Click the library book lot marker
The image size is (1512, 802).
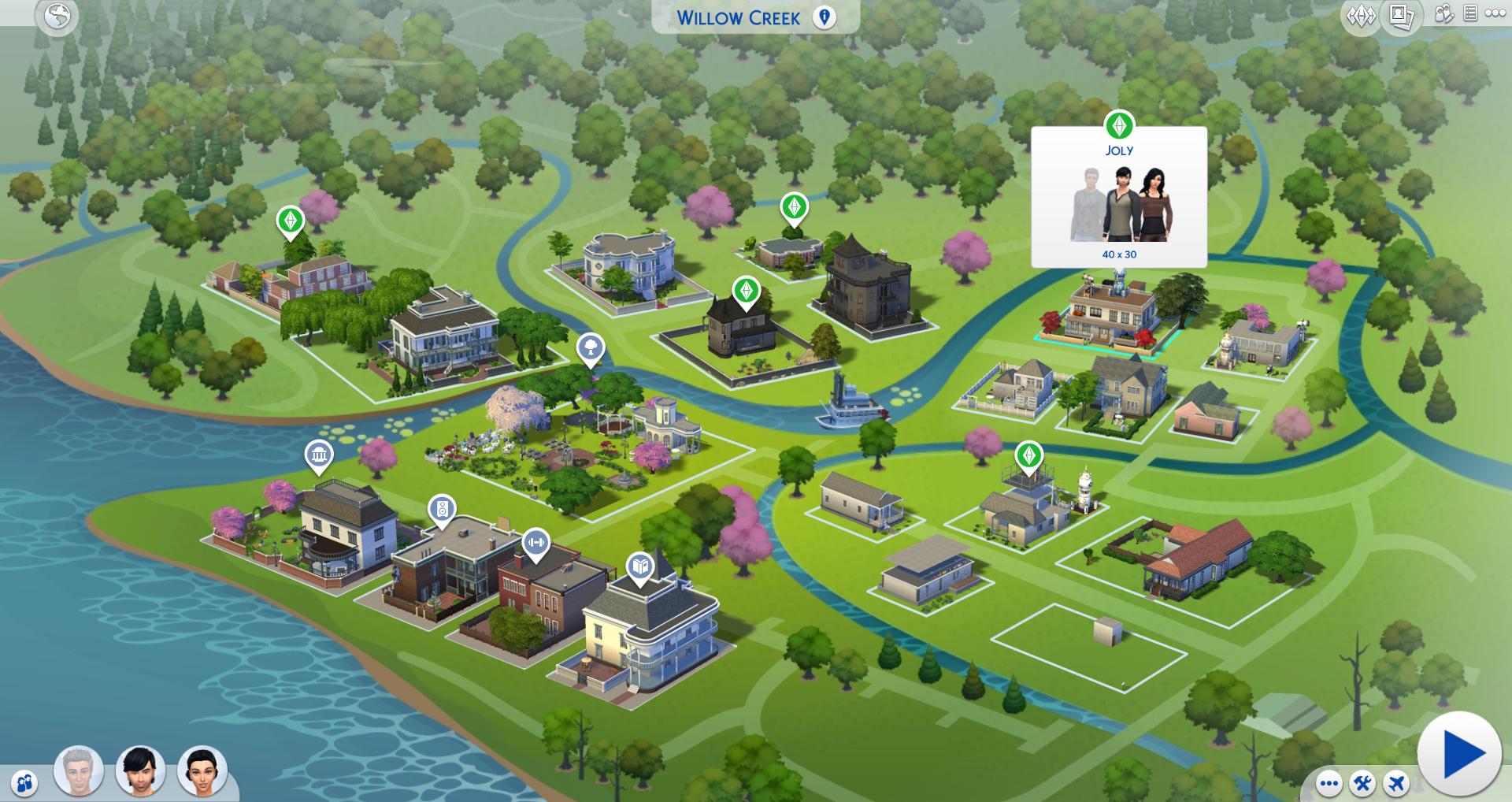tap(640, 566)
